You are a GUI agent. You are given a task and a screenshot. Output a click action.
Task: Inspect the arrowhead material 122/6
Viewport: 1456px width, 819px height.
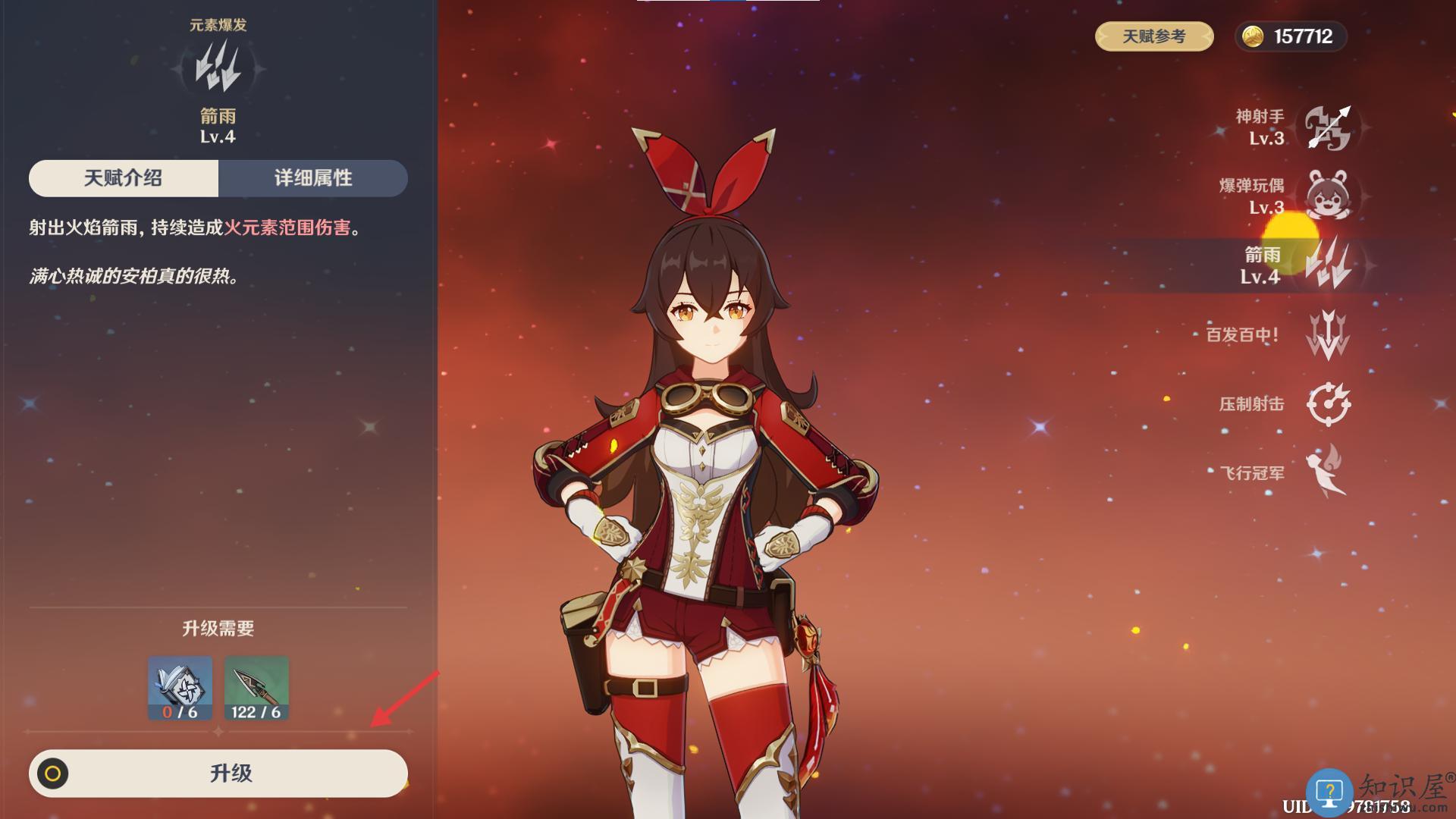pos(256,688)
